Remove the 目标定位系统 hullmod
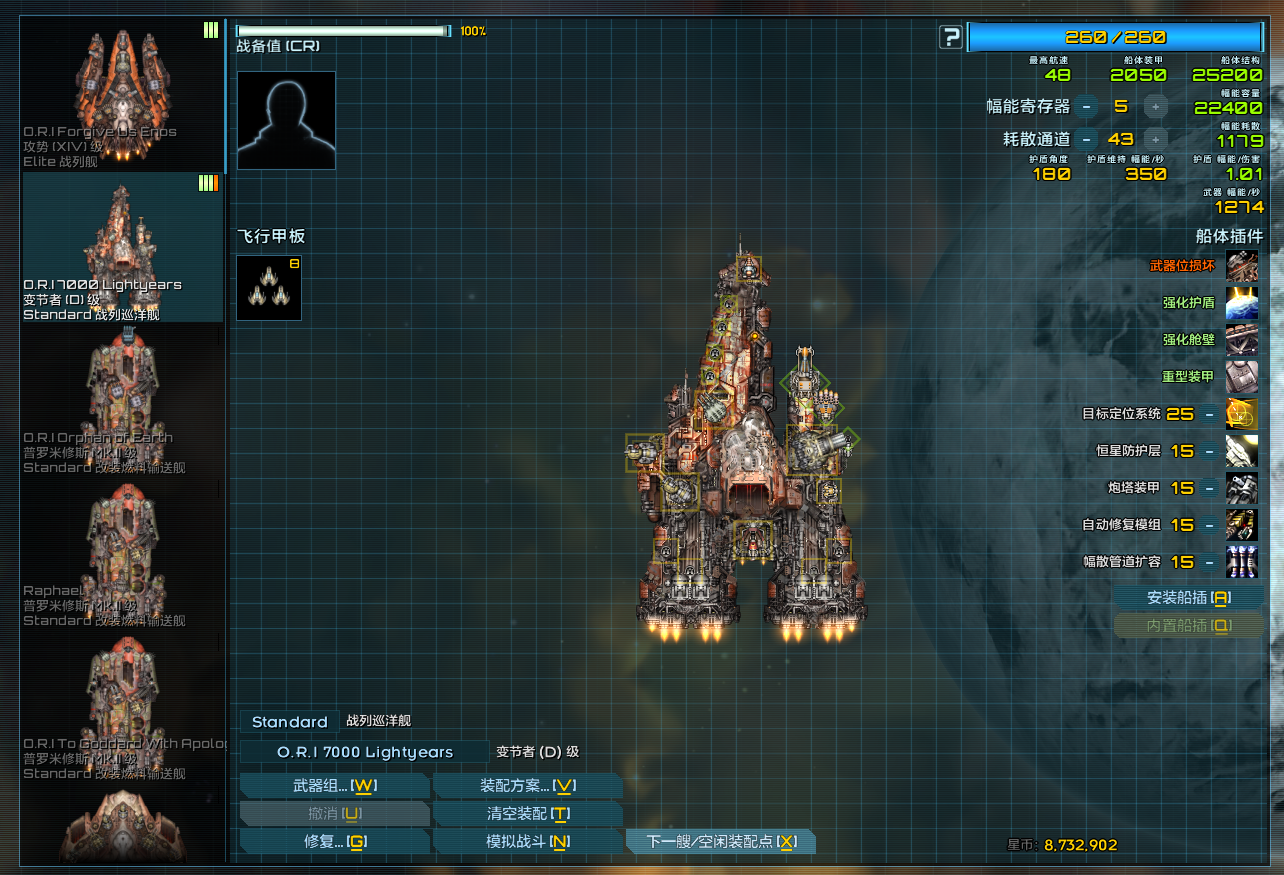The width and height of the screenshot is (1284, 875). click(x=1209, y=414)
